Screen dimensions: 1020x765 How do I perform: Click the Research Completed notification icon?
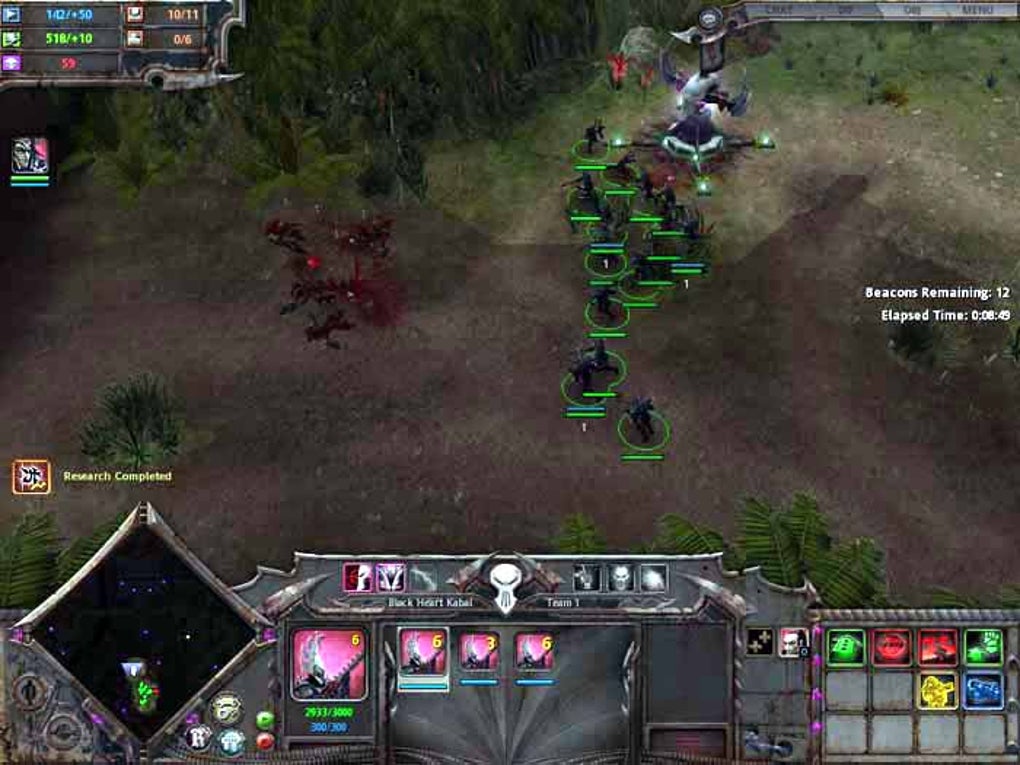31,477
